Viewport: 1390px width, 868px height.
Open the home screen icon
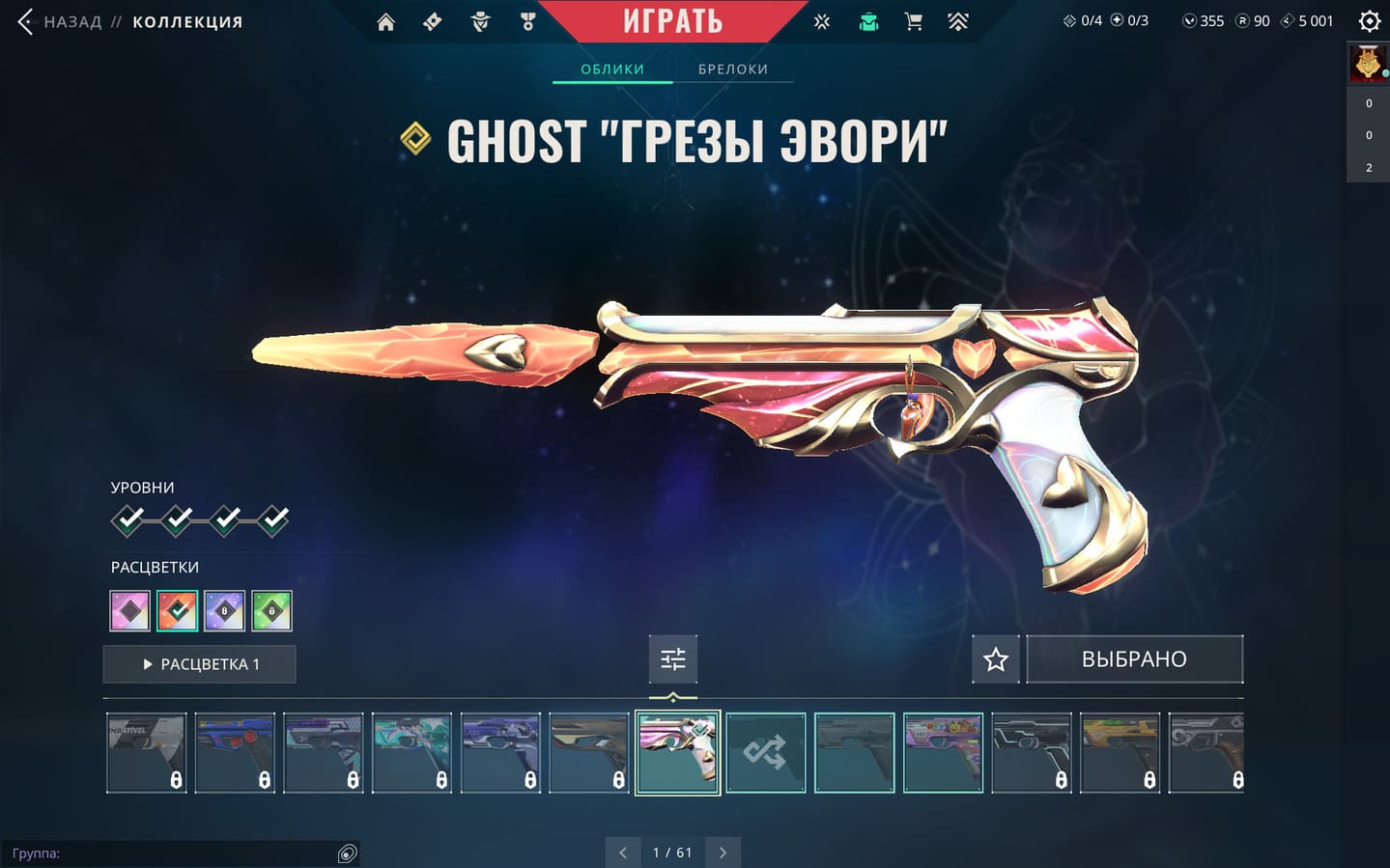[x=385, y=22]
